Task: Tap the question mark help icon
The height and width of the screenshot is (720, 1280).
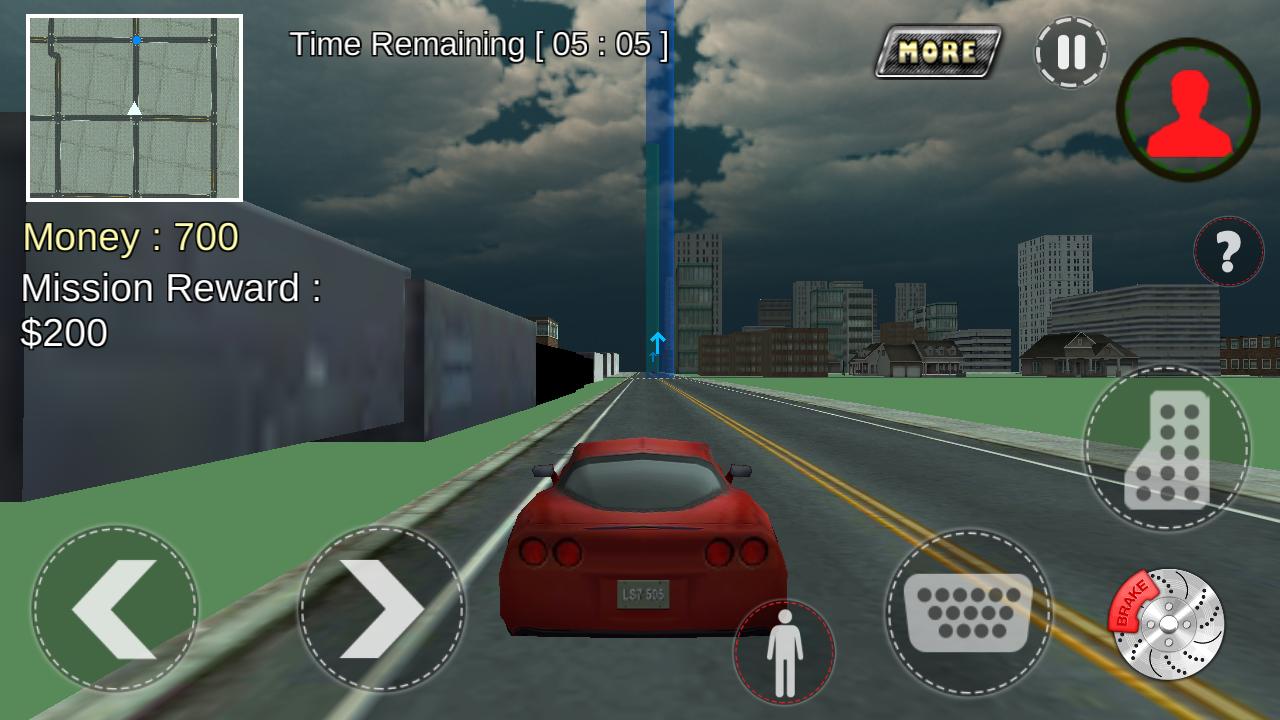Action: [x=1228, y=252]
